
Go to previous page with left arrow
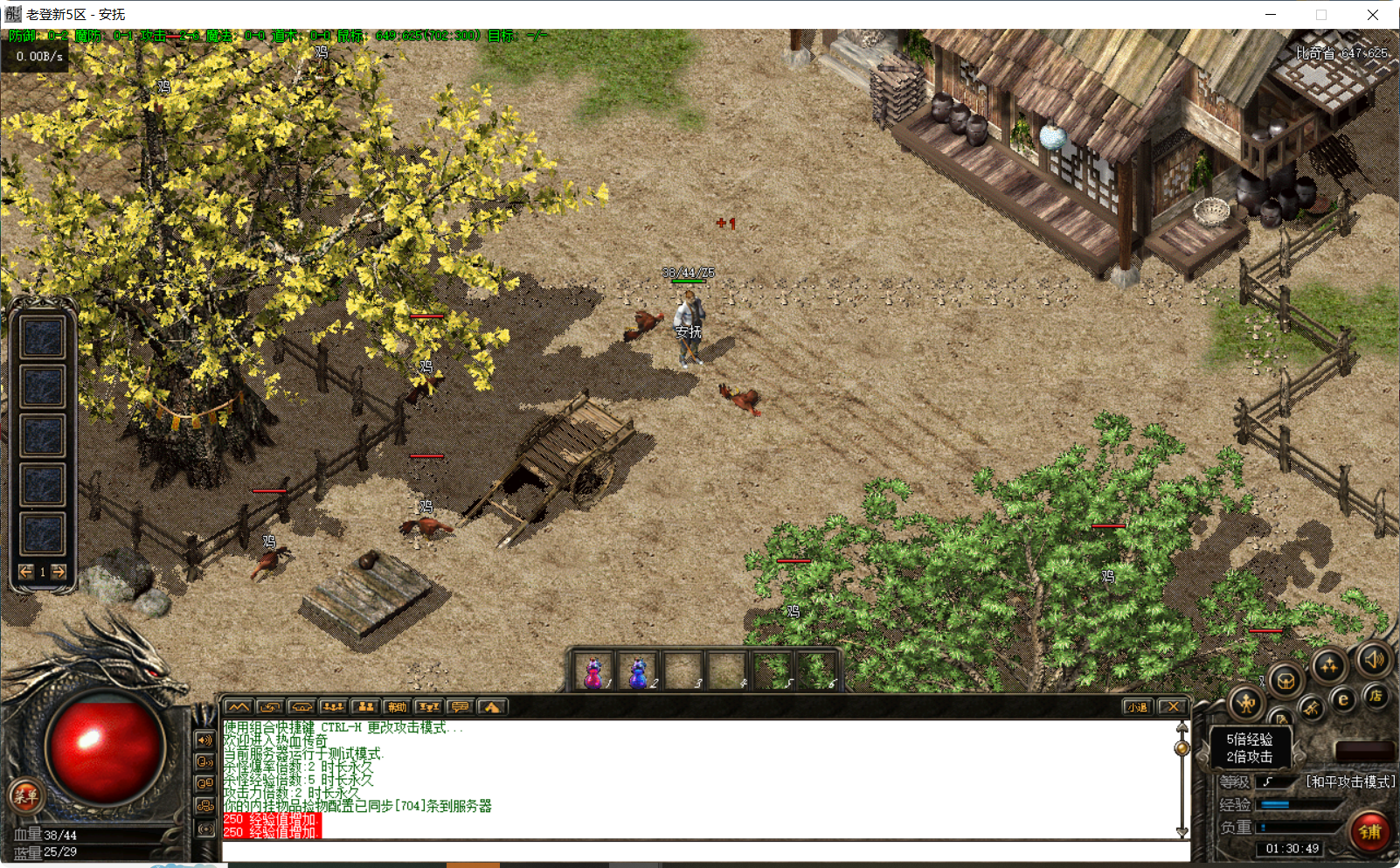point(26,572)
